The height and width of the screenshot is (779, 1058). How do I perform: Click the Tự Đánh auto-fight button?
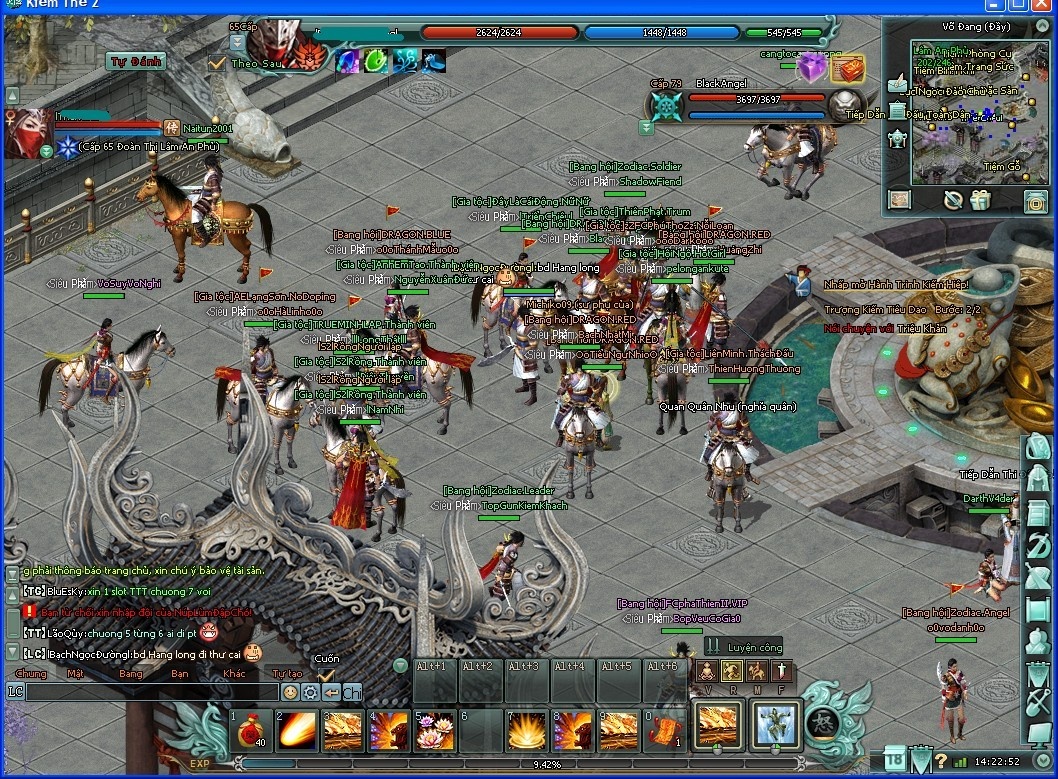click(x=135, y=61)
